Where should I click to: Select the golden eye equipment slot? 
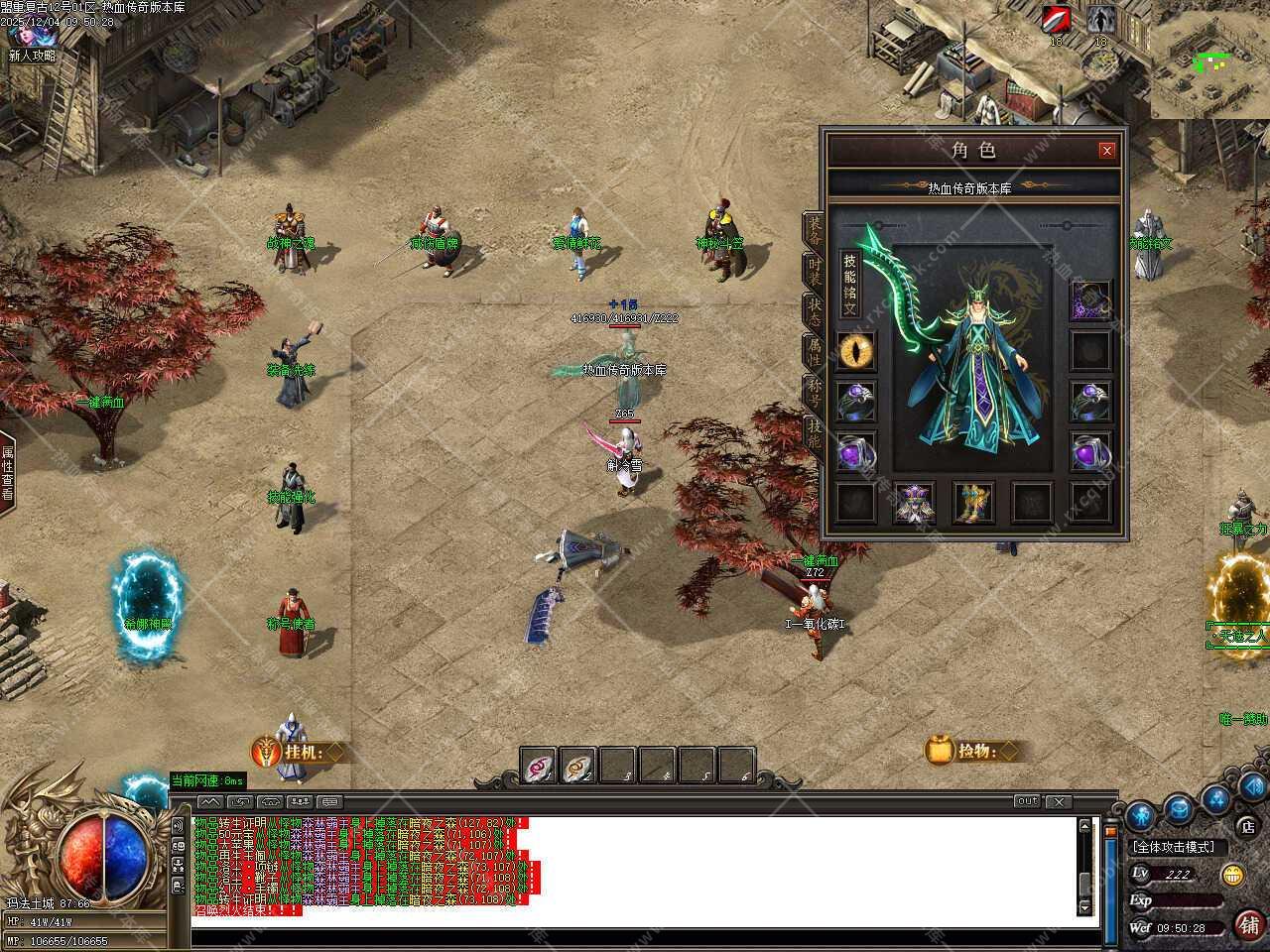[x=854, y=351]
